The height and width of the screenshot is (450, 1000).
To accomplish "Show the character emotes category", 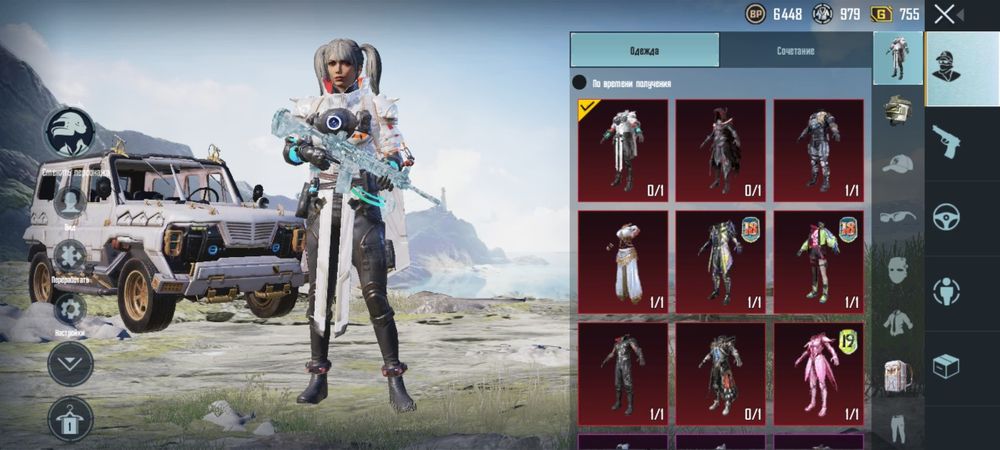I will (x=945, y=291).
